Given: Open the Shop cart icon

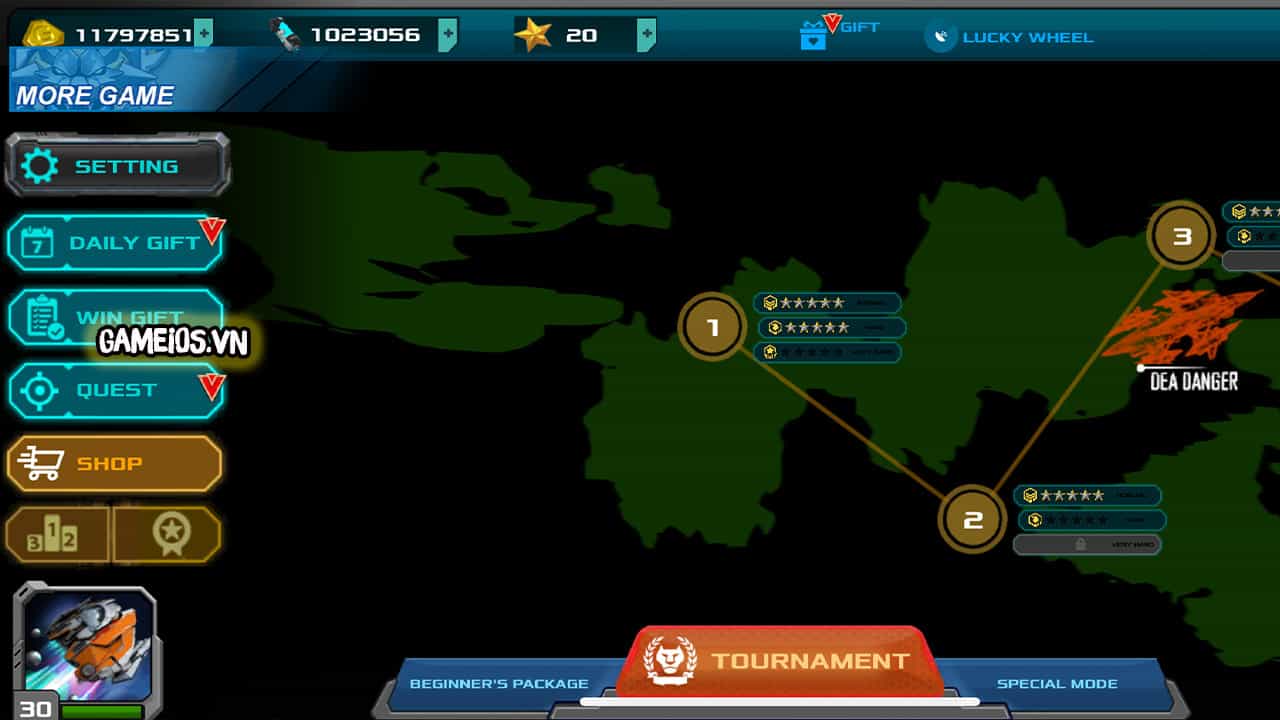Looking at the screenshot, I should [44, 462].
